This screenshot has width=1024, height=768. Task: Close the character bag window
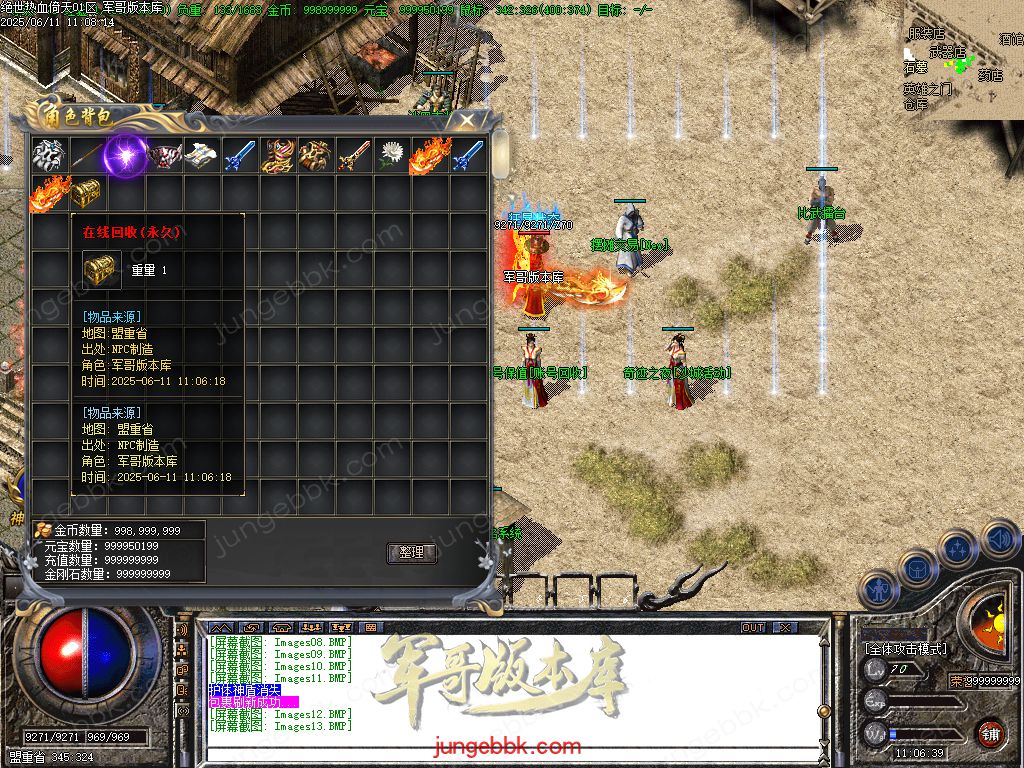(467, 121)
